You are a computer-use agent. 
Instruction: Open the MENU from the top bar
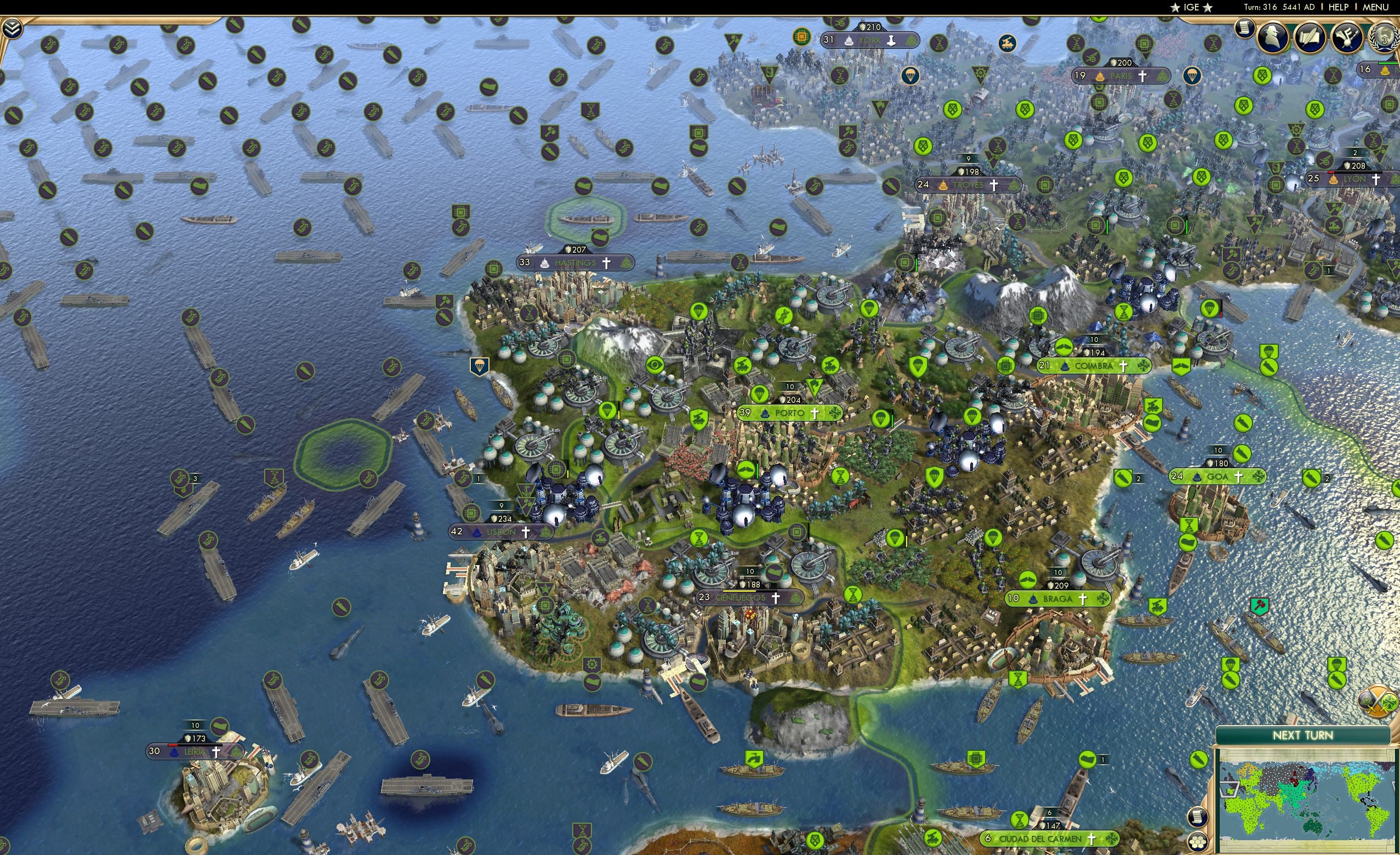point(1375,7)
